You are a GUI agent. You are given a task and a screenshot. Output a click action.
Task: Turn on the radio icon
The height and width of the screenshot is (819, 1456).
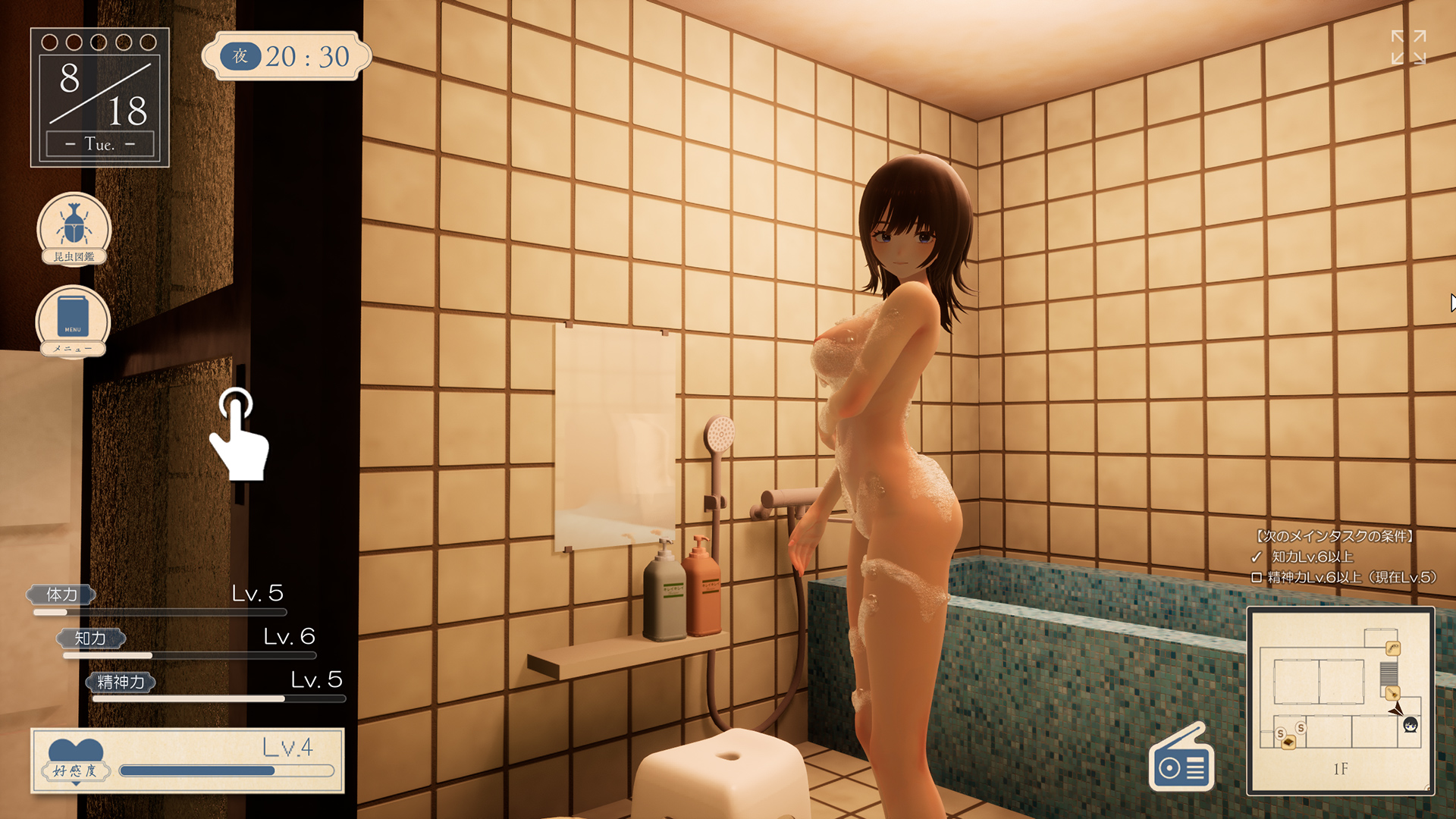click(x=1181, y=760)
